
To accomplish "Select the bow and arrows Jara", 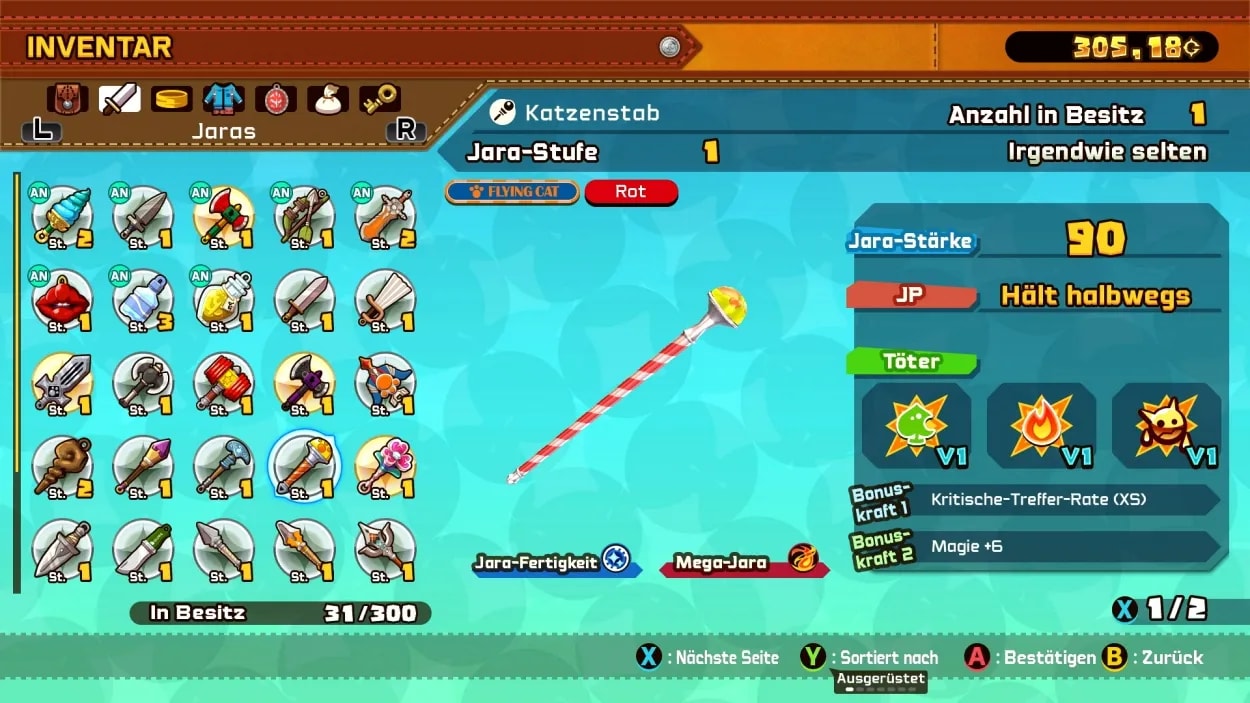I will tap(304, 216).
